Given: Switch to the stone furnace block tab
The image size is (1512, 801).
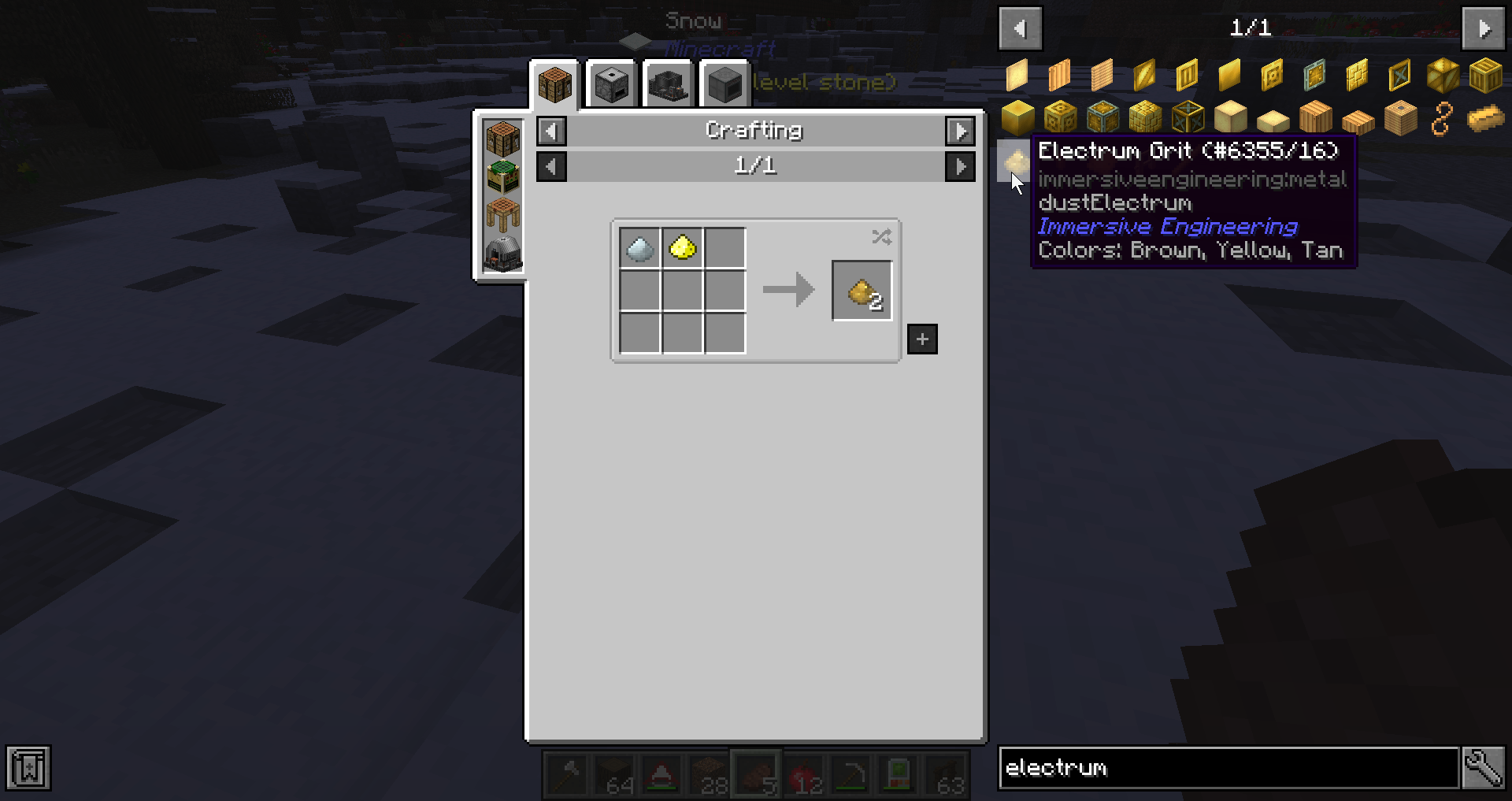Looking at the screenshot, I should pyautogui.click(x=612, y=84).
